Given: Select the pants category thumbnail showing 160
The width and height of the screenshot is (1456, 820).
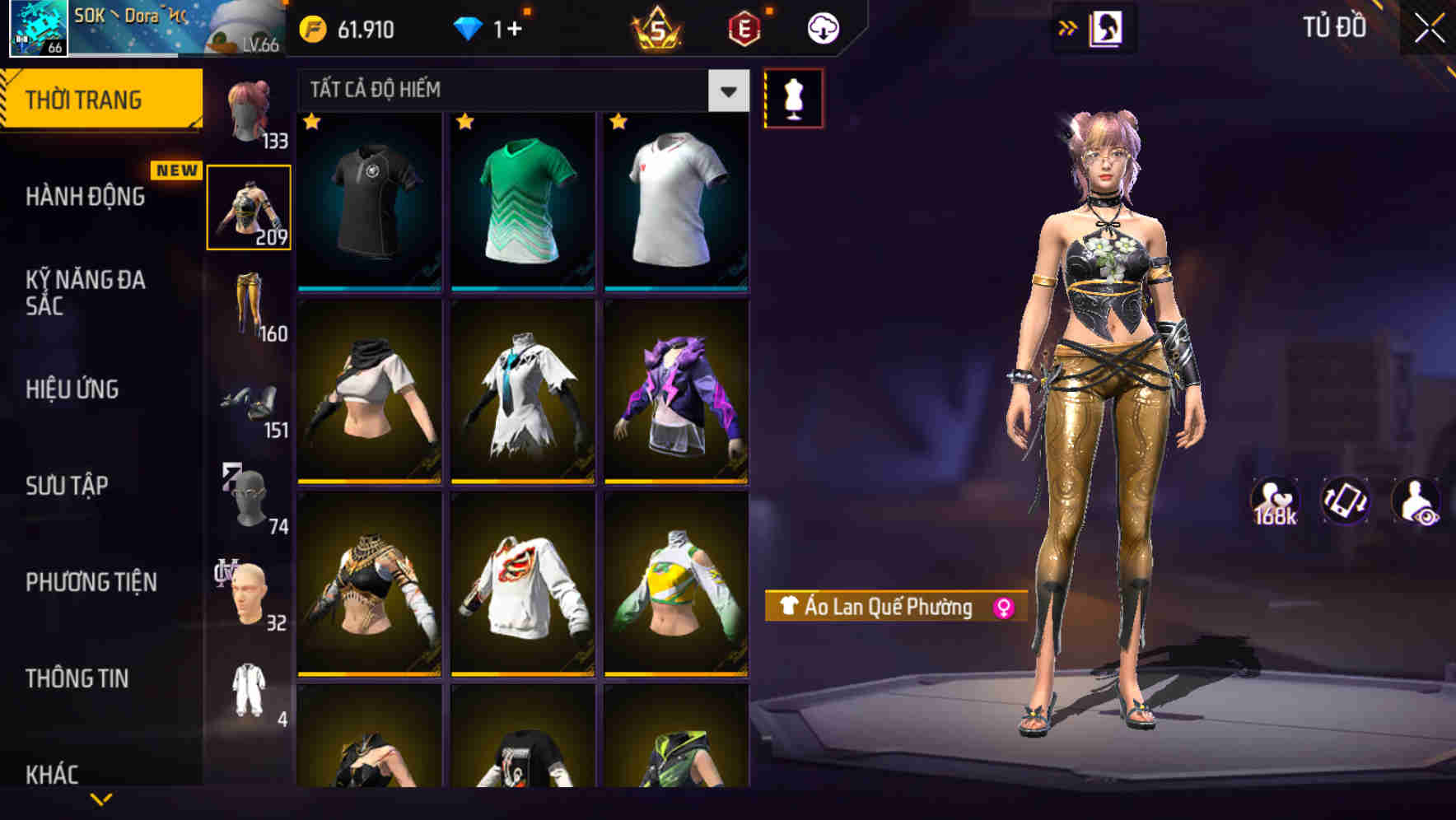Looking at the screenshot, I should point(250,303).
